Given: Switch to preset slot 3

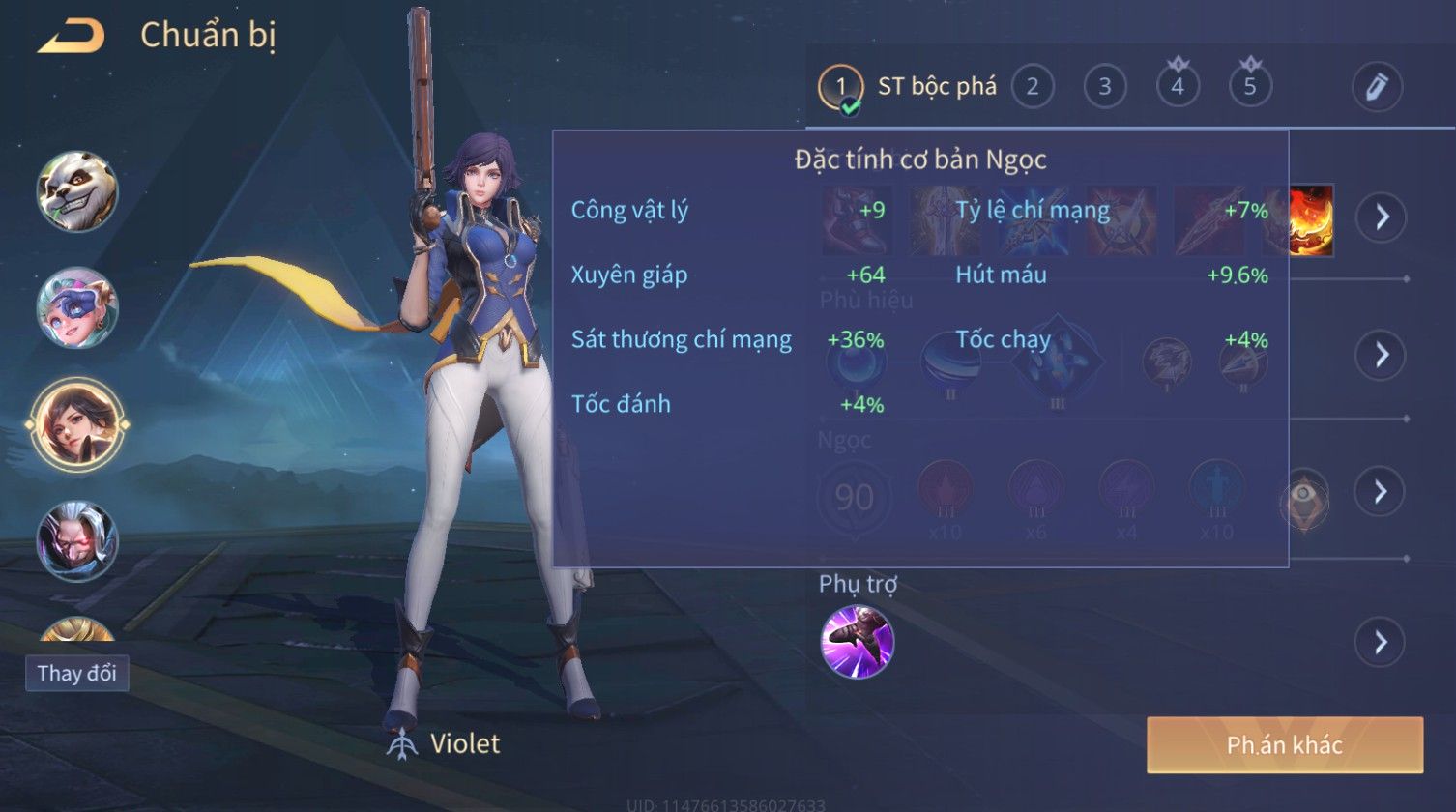Looking at the screenshot, I should pos(1104,87).
